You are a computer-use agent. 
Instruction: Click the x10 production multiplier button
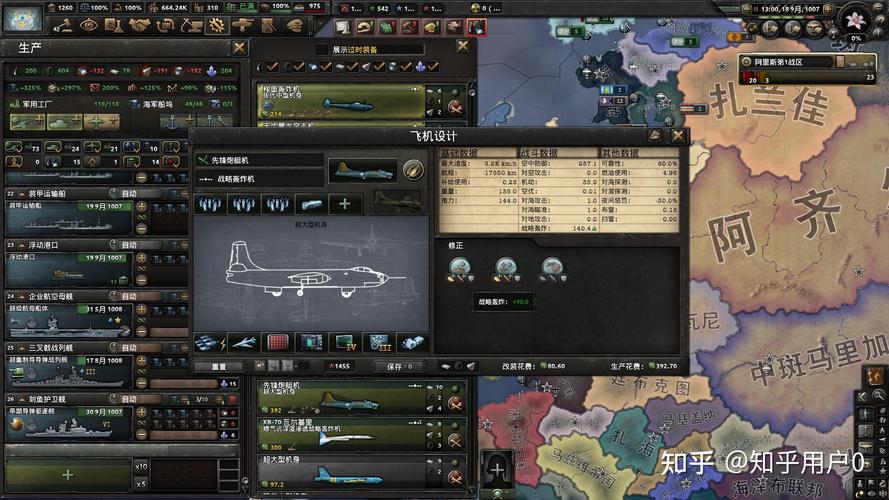point(141,466)
